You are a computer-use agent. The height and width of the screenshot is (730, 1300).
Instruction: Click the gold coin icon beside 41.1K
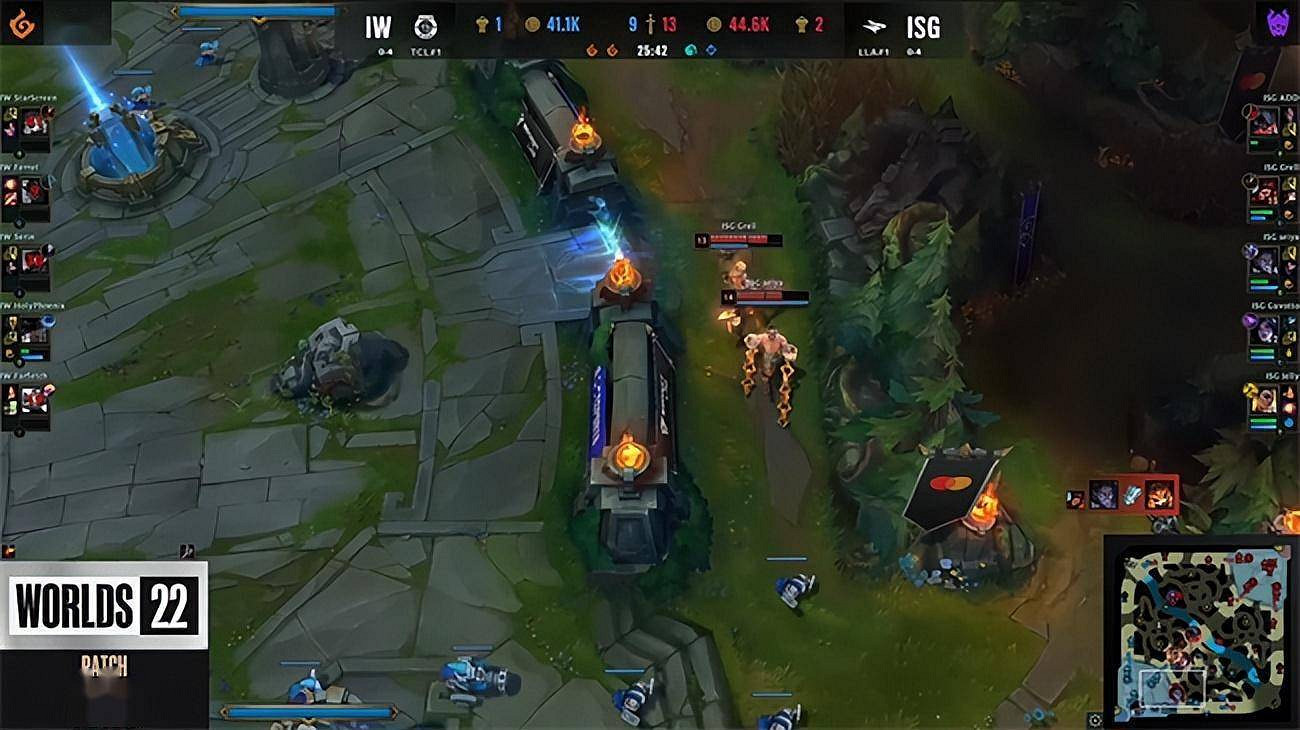[533, 24]
